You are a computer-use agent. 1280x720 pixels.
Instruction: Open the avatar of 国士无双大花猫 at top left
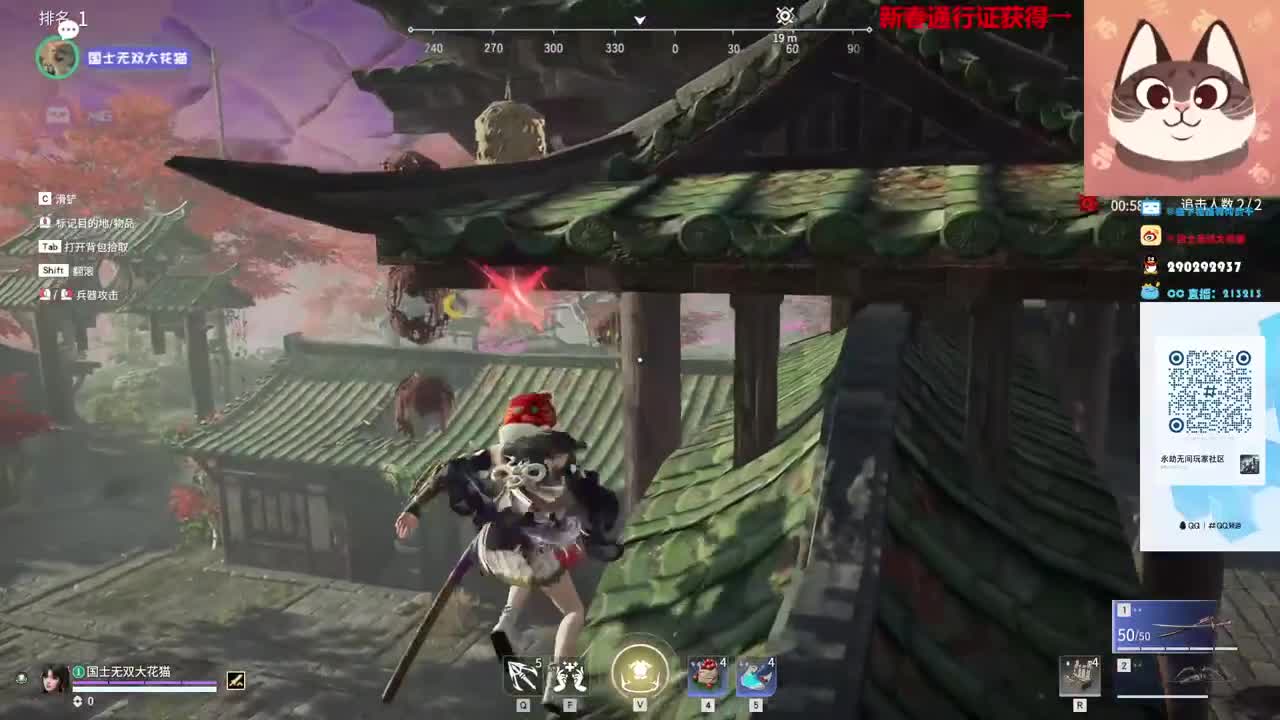pyautogui.click(x=57, y=58)
